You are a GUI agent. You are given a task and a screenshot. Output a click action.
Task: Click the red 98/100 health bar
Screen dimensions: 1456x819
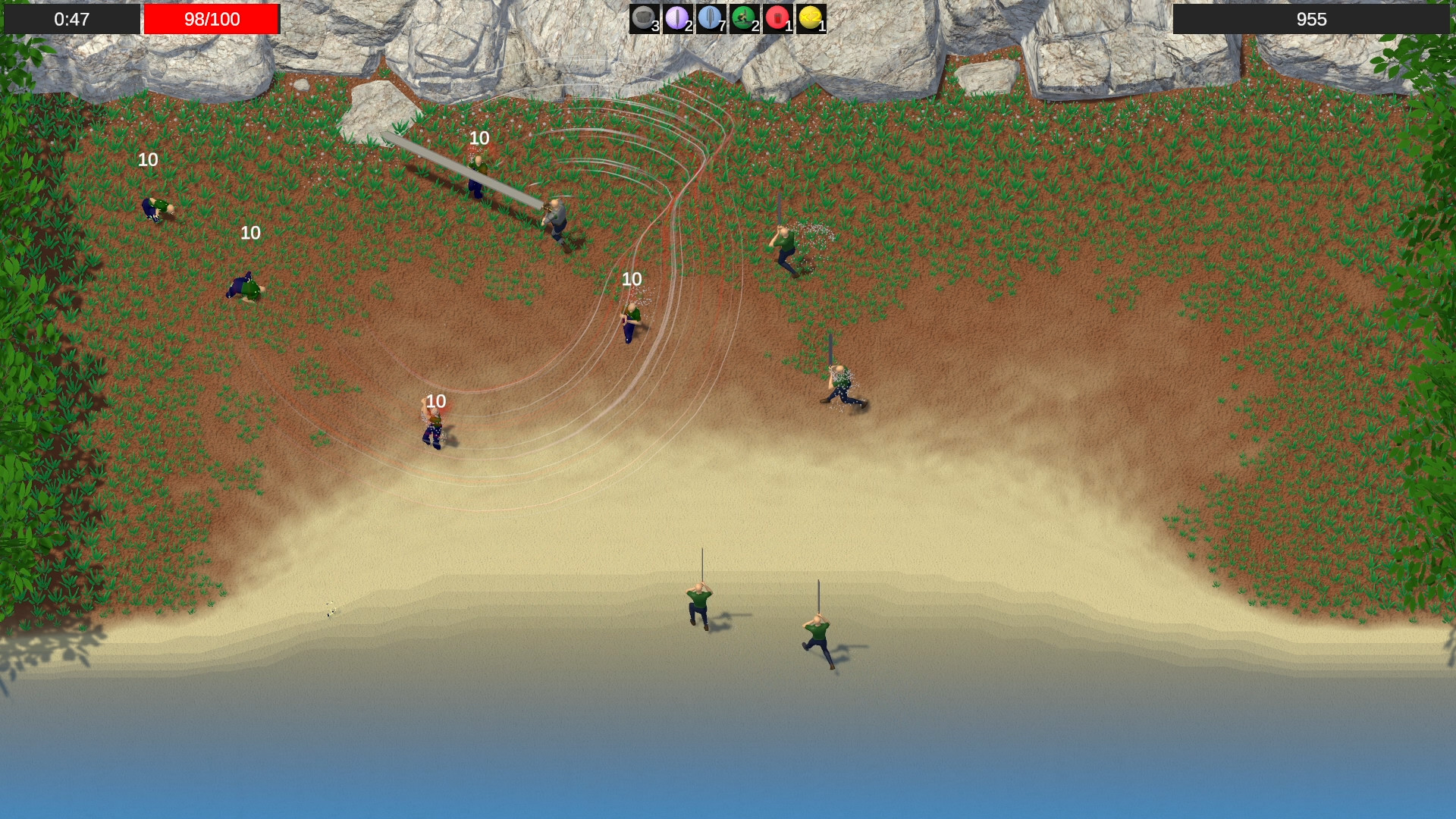pyautogui.click(x=212, y=20)
